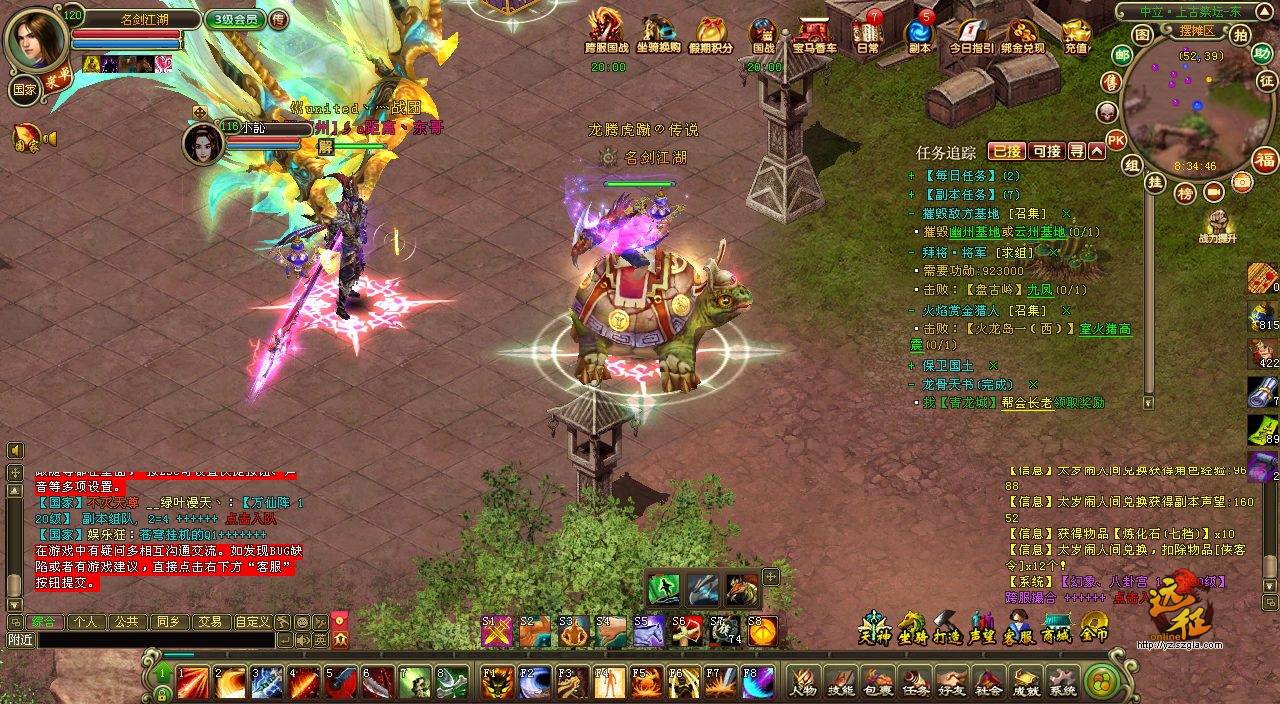Open the 包裹 inventory bag
The image size is (1280, 704).
pos(878,682)
